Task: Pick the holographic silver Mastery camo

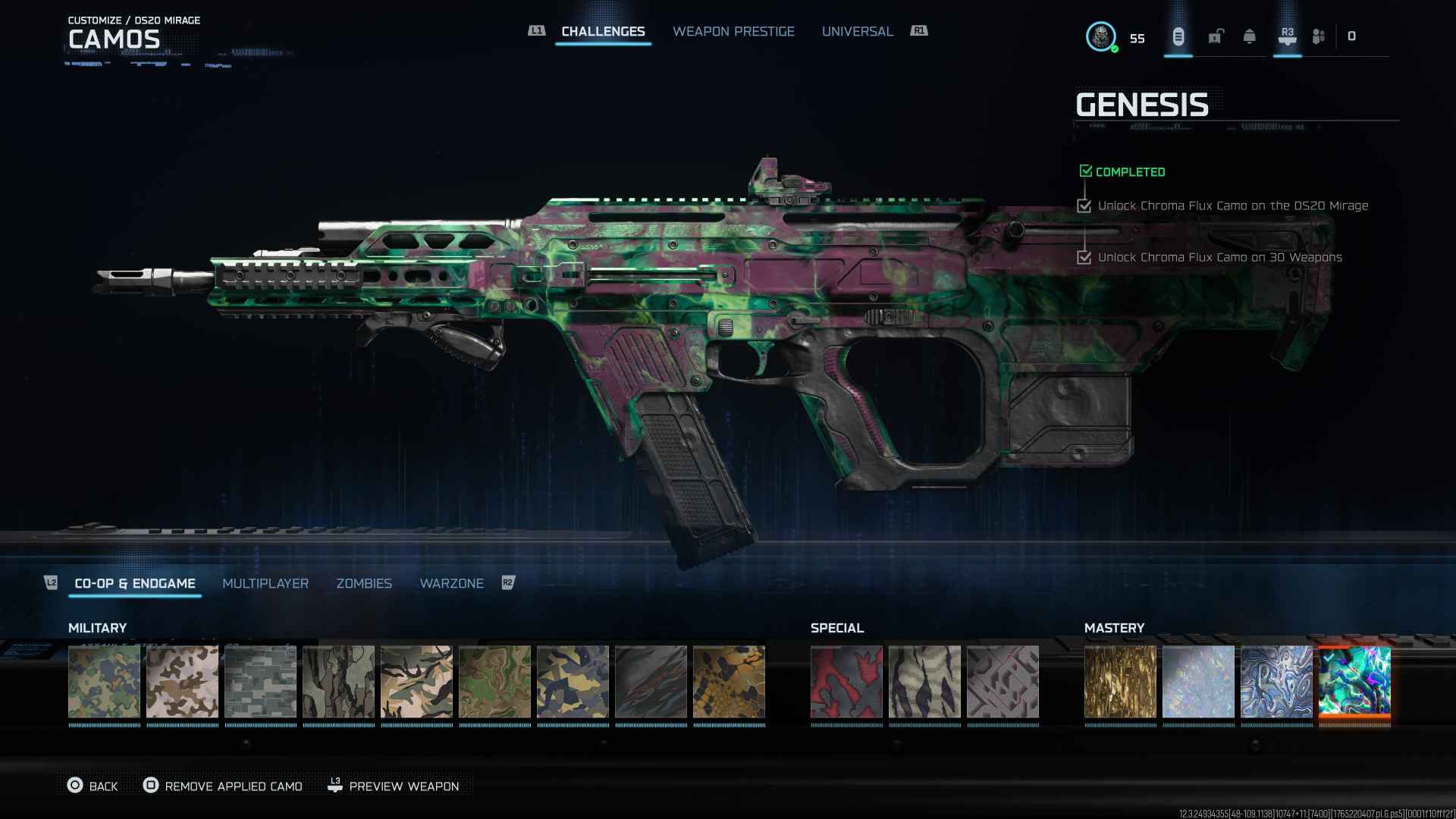Action: pyautogui.click(x=1198, y=682)
